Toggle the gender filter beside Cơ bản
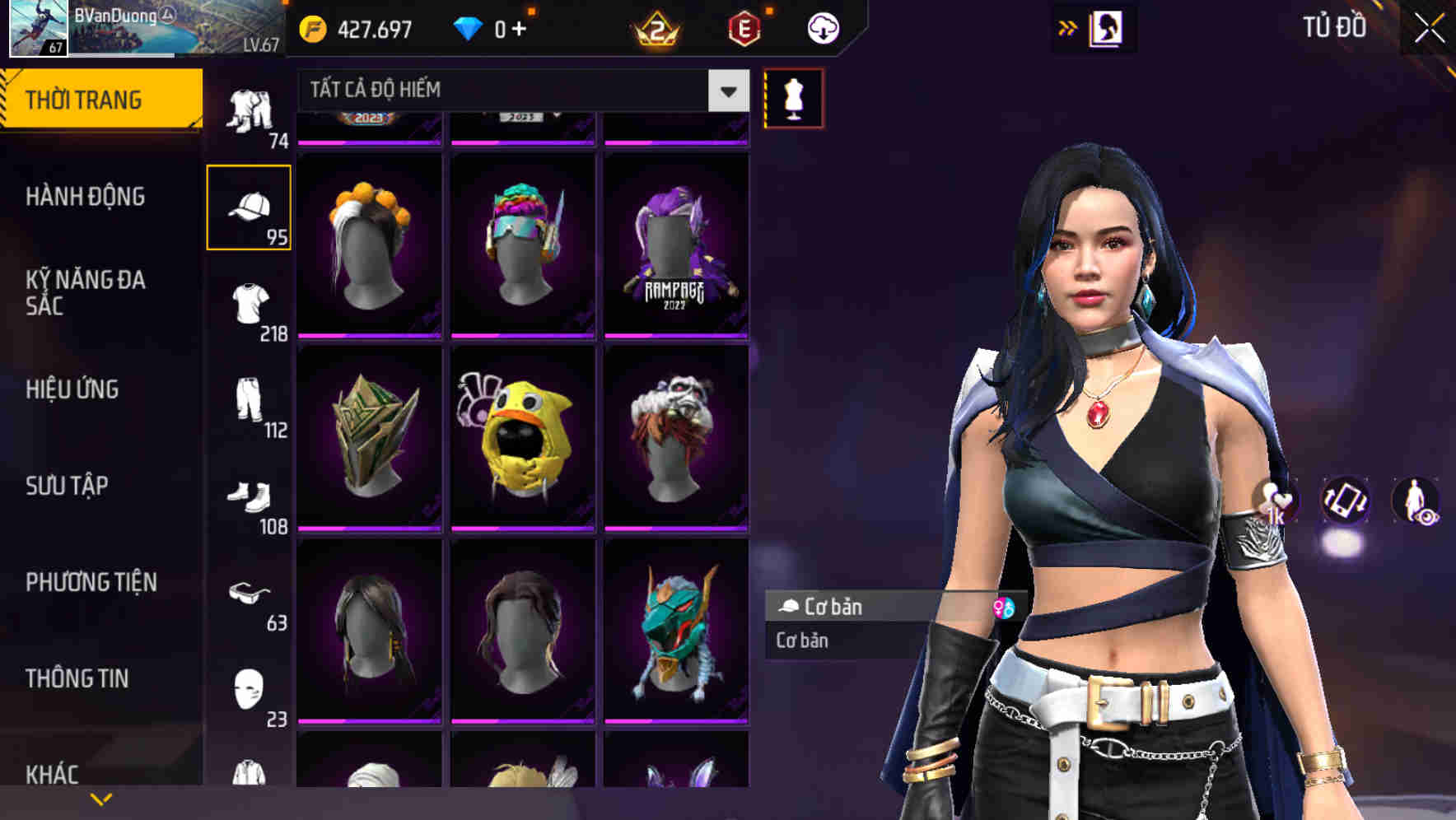The width and height of the screenshot is (1456, 820). pyautogui.click(x=1006, y=608)
